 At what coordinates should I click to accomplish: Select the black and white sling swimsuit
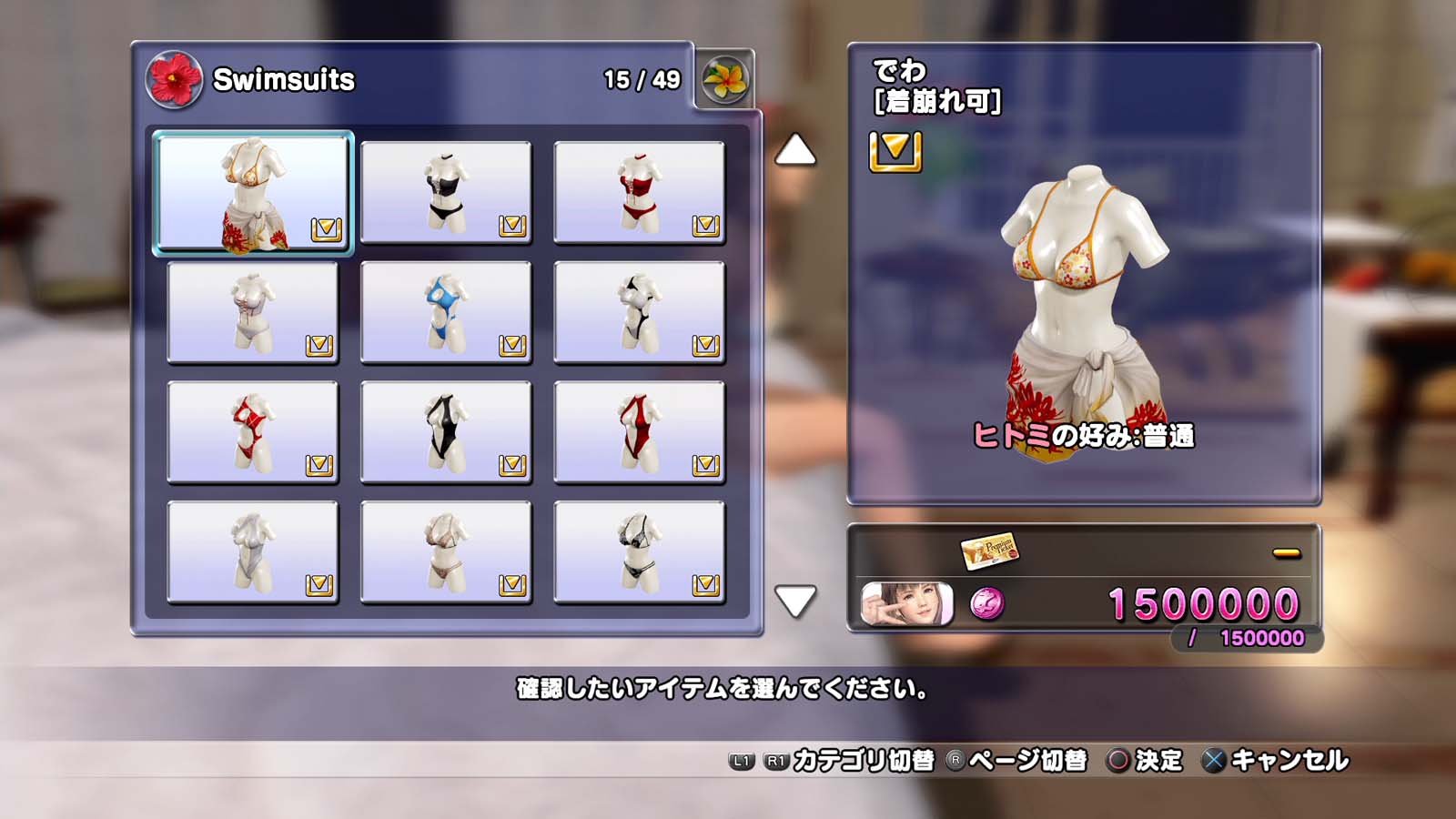(639, 313)
